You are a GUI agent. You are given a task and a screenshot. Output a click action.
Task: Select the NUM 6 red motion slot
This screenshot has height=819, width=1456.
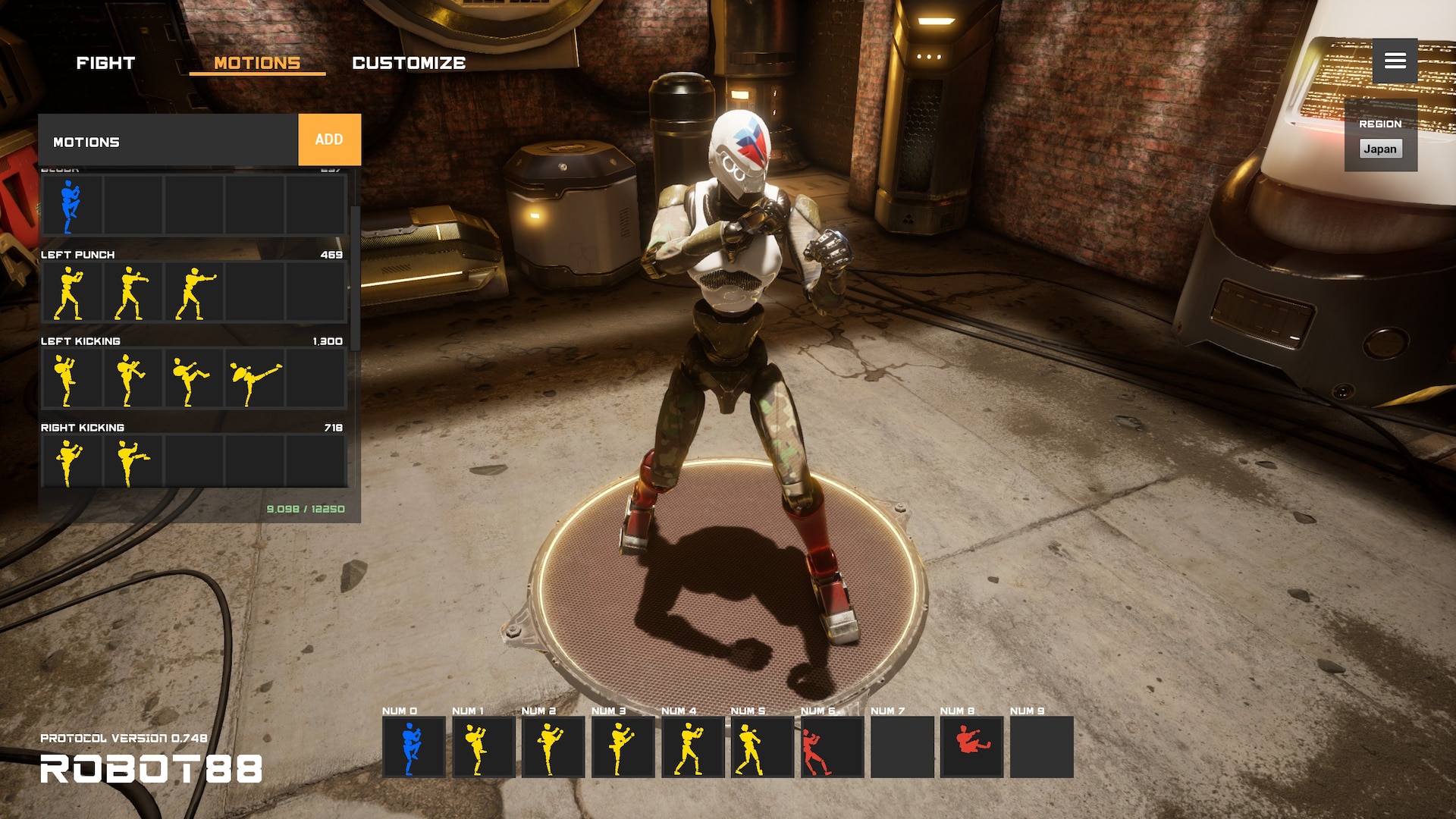[x=832, y=747]
